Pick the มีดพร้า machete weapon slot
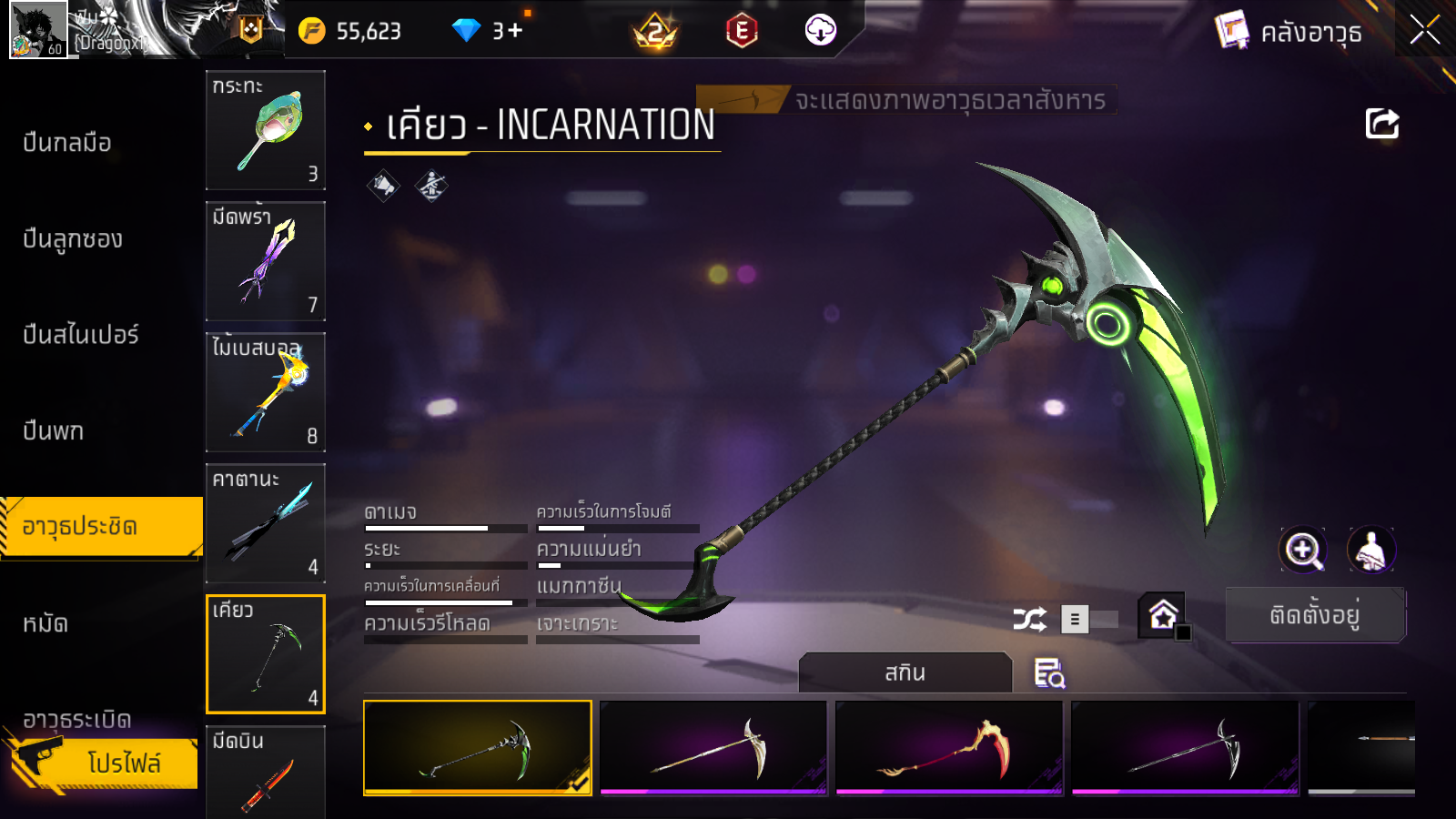Viewport: 1456px width, 819px height. (x=266, y=260)
